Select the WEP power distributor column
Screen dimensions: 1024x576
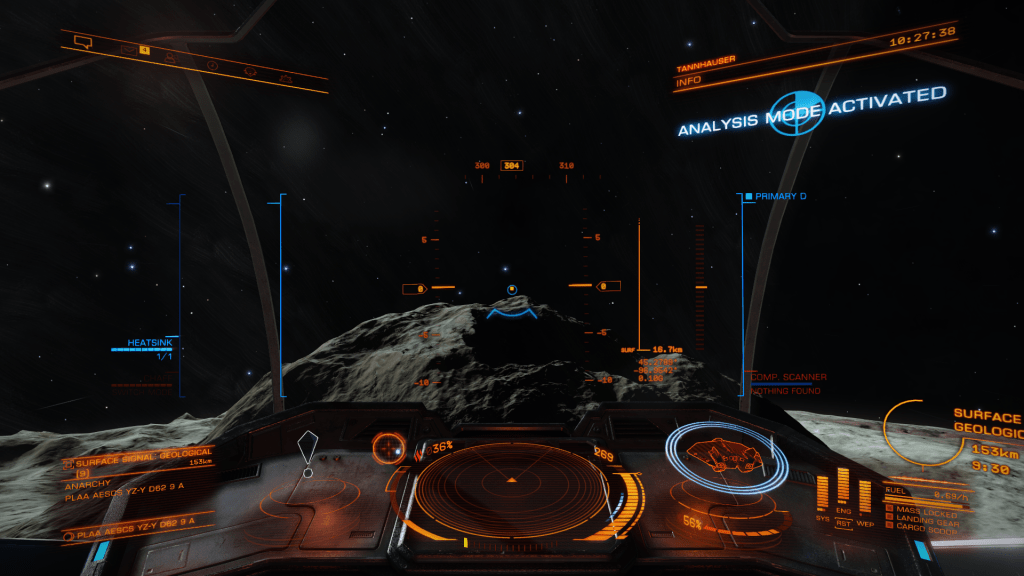click(864, 494)
